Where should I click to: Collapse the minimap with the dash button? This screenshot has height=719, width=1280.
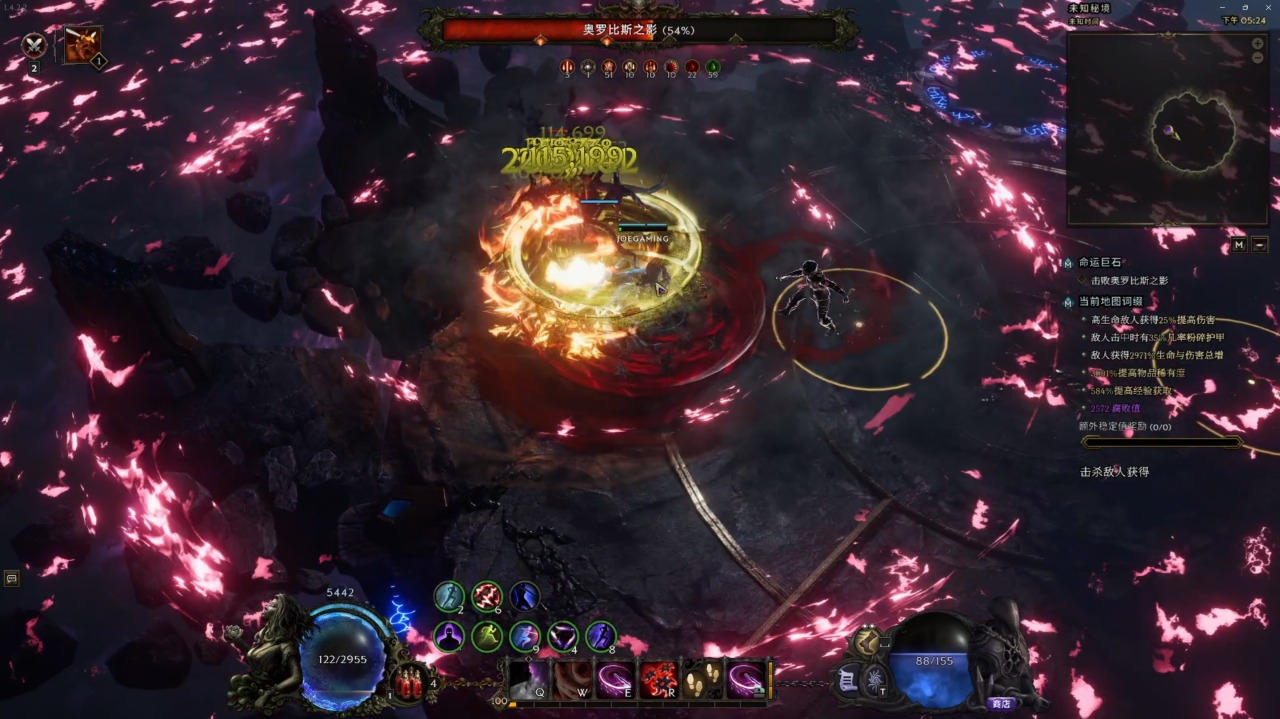1259,244
